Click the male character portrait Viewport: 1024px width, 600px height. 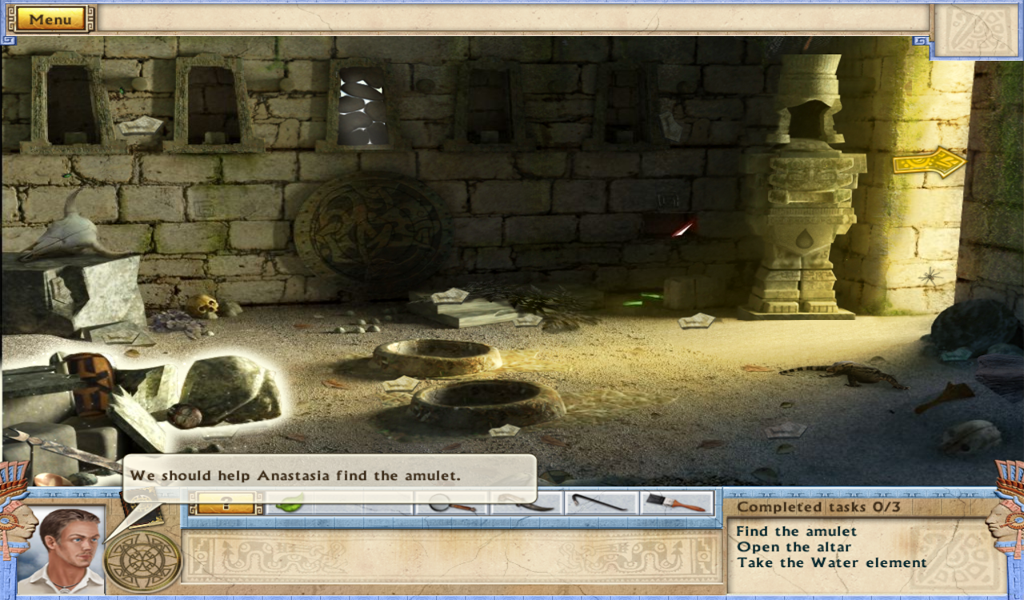point(62,550)
